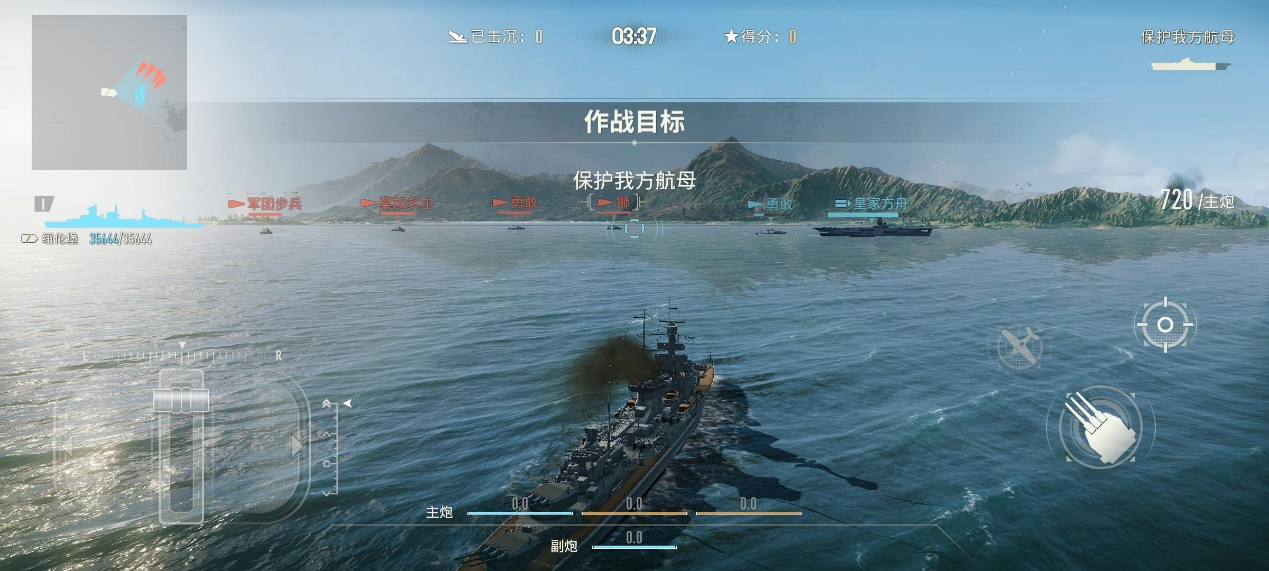Activate the crosshair aiming scope button
This screenshot has height=571, width=1269.
tap(1164, 324)
